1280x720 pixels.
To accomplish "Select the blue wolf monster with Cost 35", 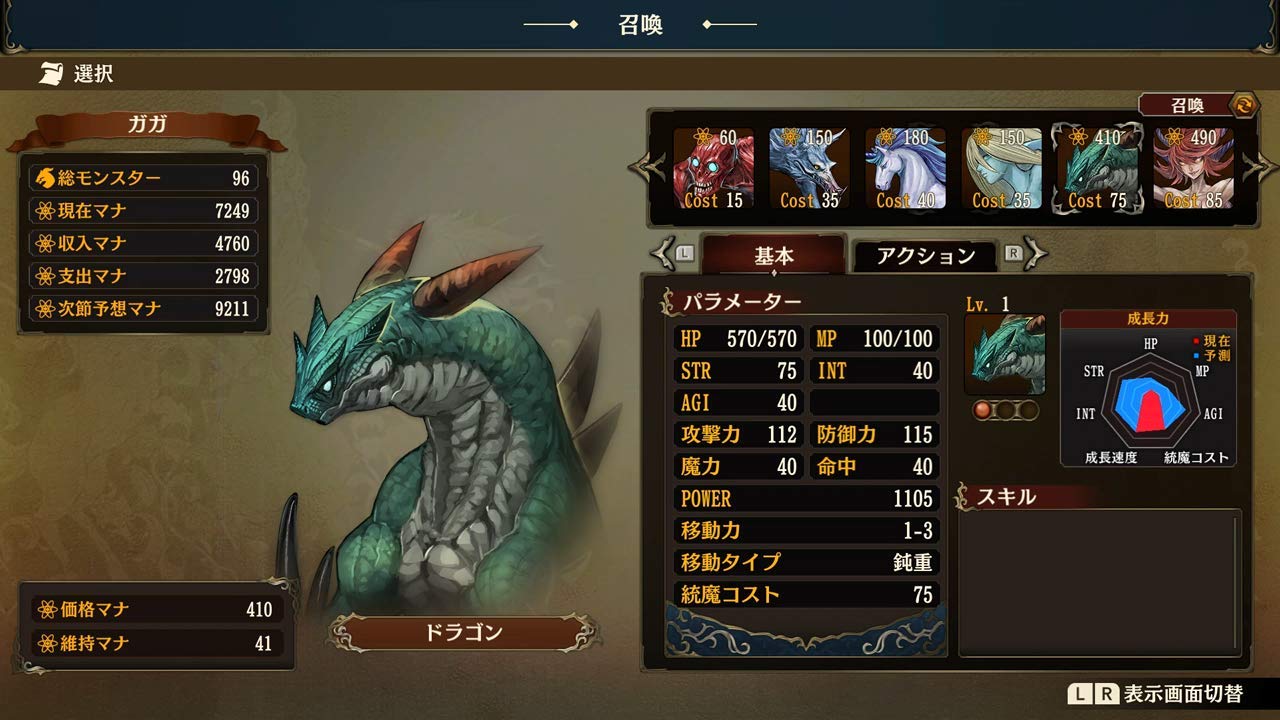I will point(808,168).
